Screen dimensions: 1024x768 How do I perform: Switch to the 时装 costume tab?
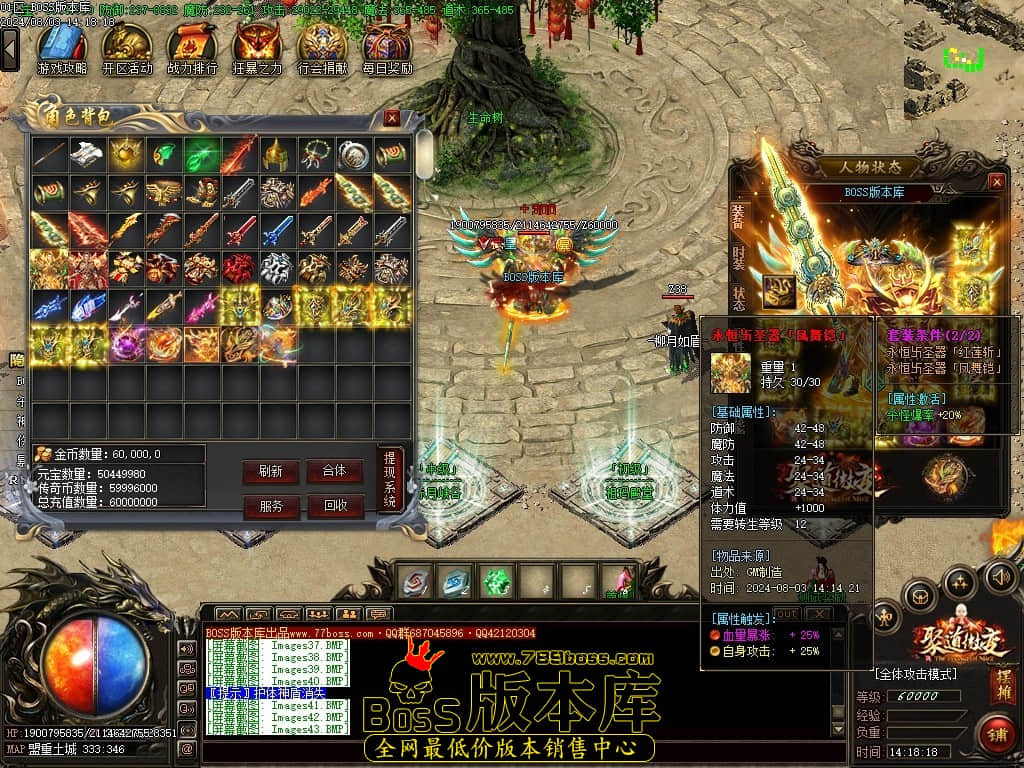click(738, 255)
